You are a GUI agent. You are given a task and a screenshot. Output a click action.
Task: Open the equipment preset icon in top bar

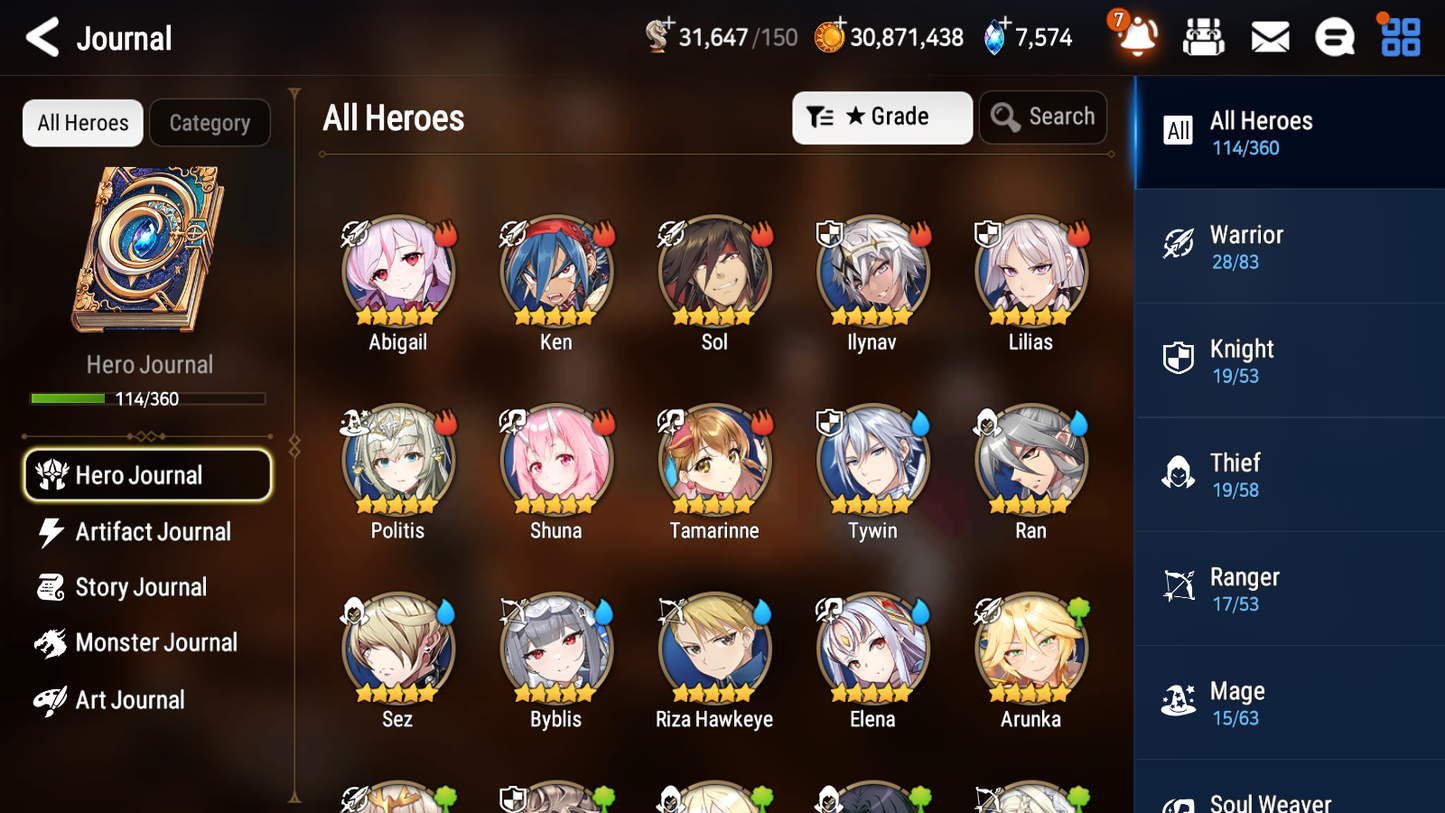pos(1203,36)
